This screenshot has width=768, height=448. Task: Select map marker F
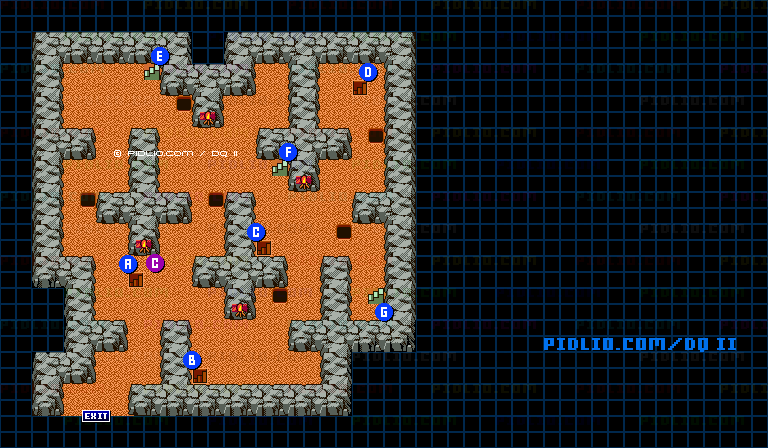point(288,152)
